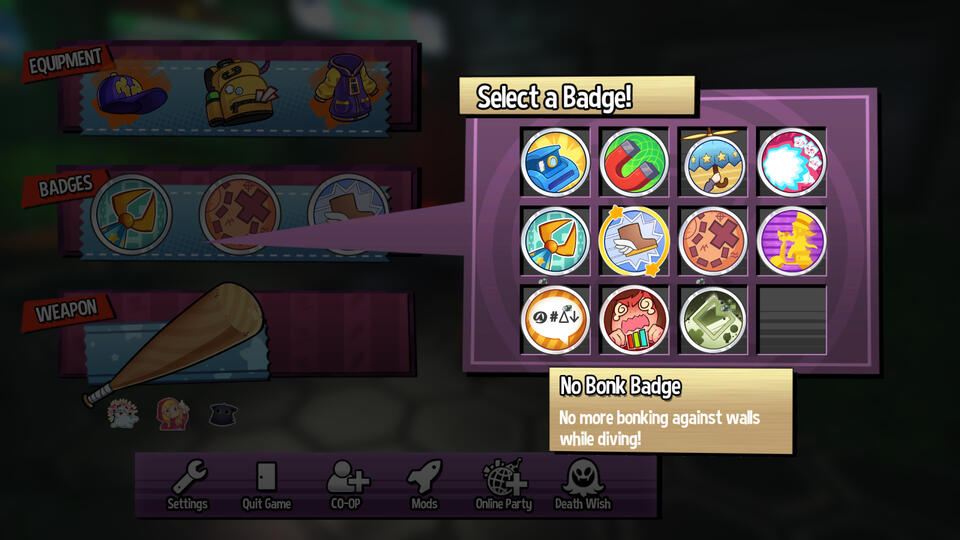Select the blue camera badge
Image resolution: width=960 pixels, height=540 pixels.
555,162
